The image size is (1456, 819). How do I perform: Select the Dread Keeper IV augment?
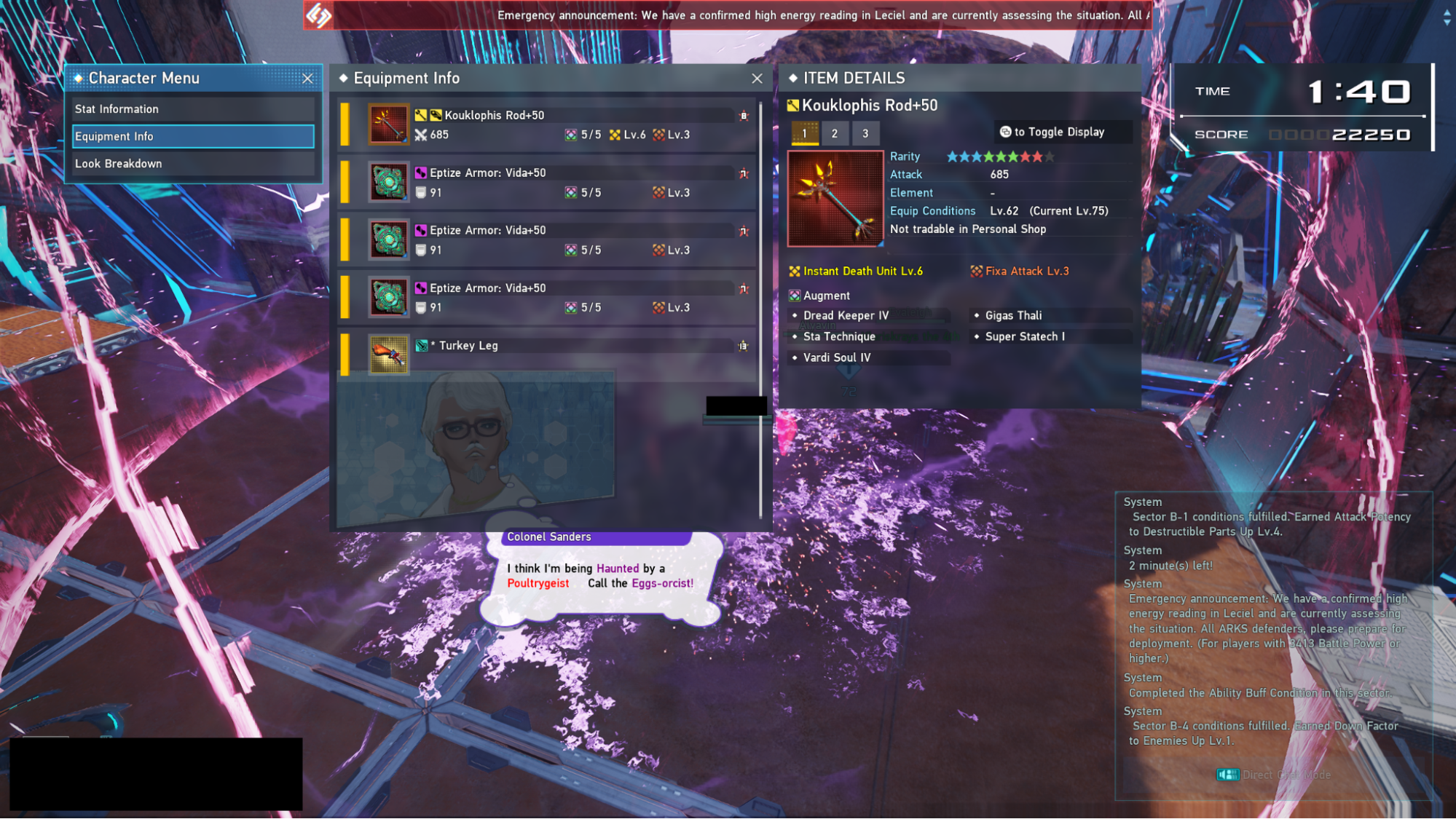coord(846,316)
